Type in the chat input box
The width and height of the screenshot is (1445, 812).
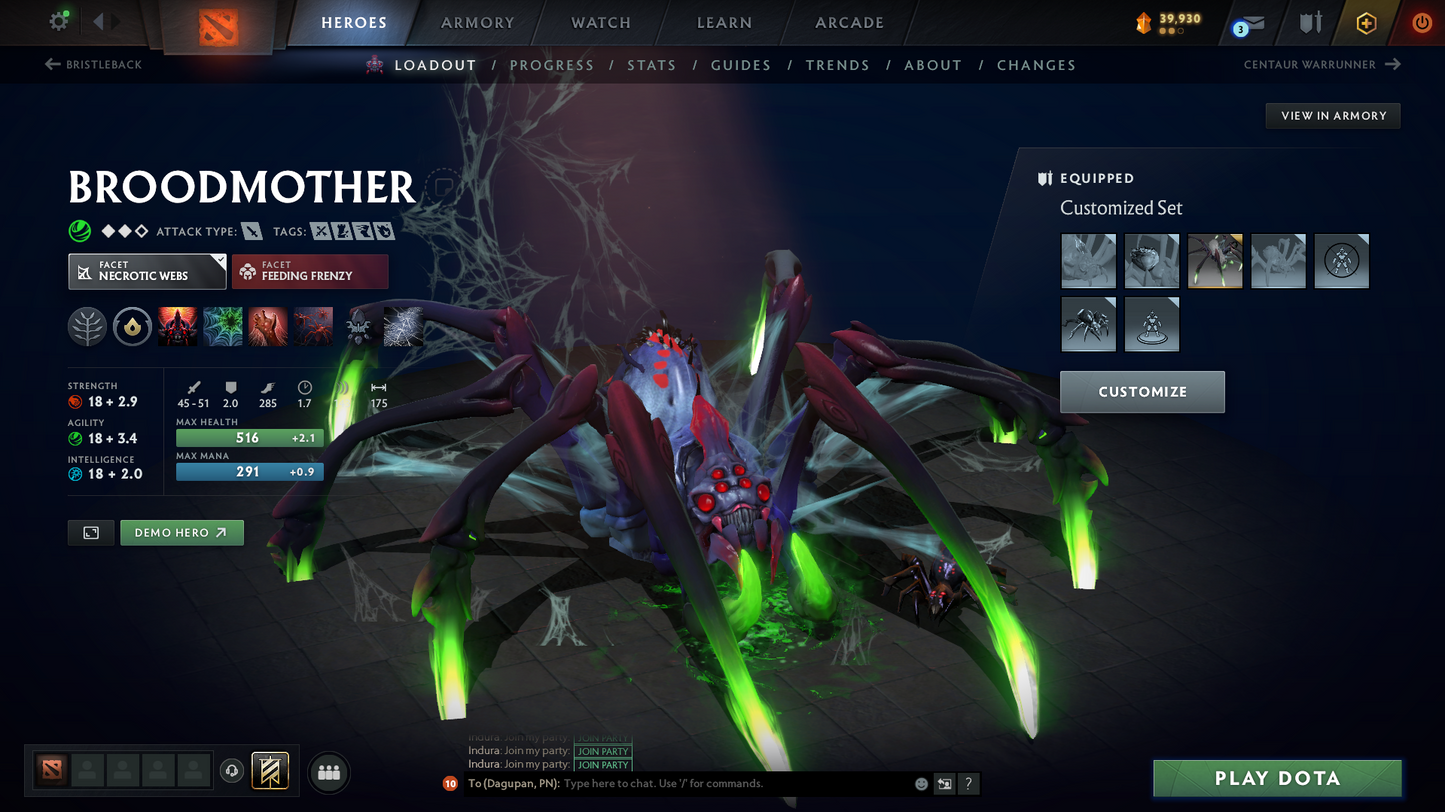tap(735, 784)
